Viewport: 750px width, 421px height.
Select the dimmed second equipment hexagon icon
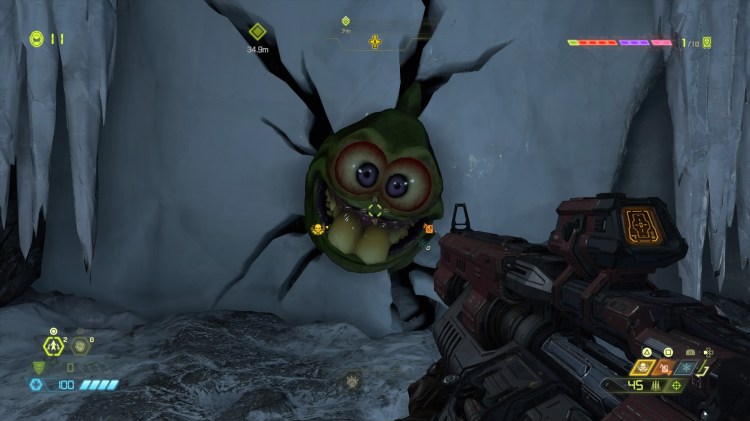(80, 347)
